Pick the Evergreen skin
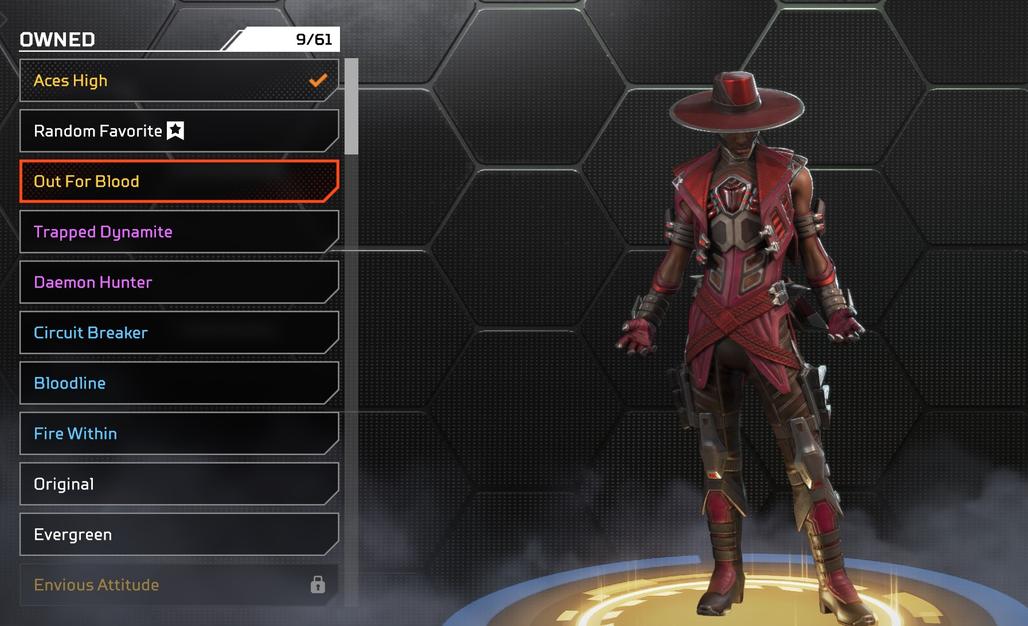The height and width of the screenshot is (626, 1028). pos(178,535)
